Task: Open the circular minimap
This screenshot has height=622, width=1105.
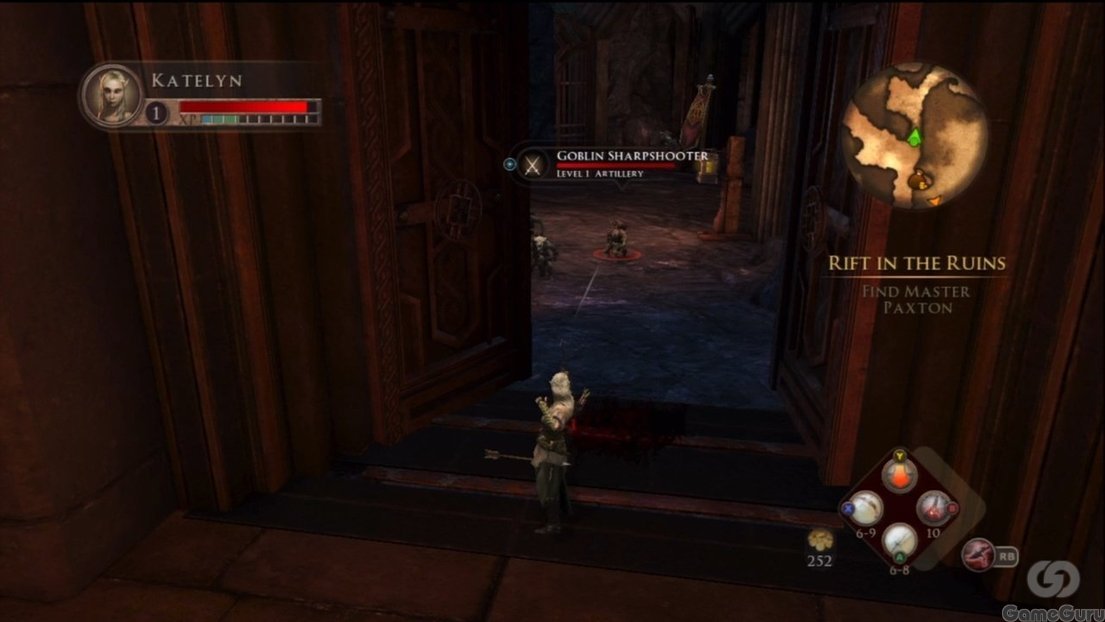Action: tap(914, 135)
